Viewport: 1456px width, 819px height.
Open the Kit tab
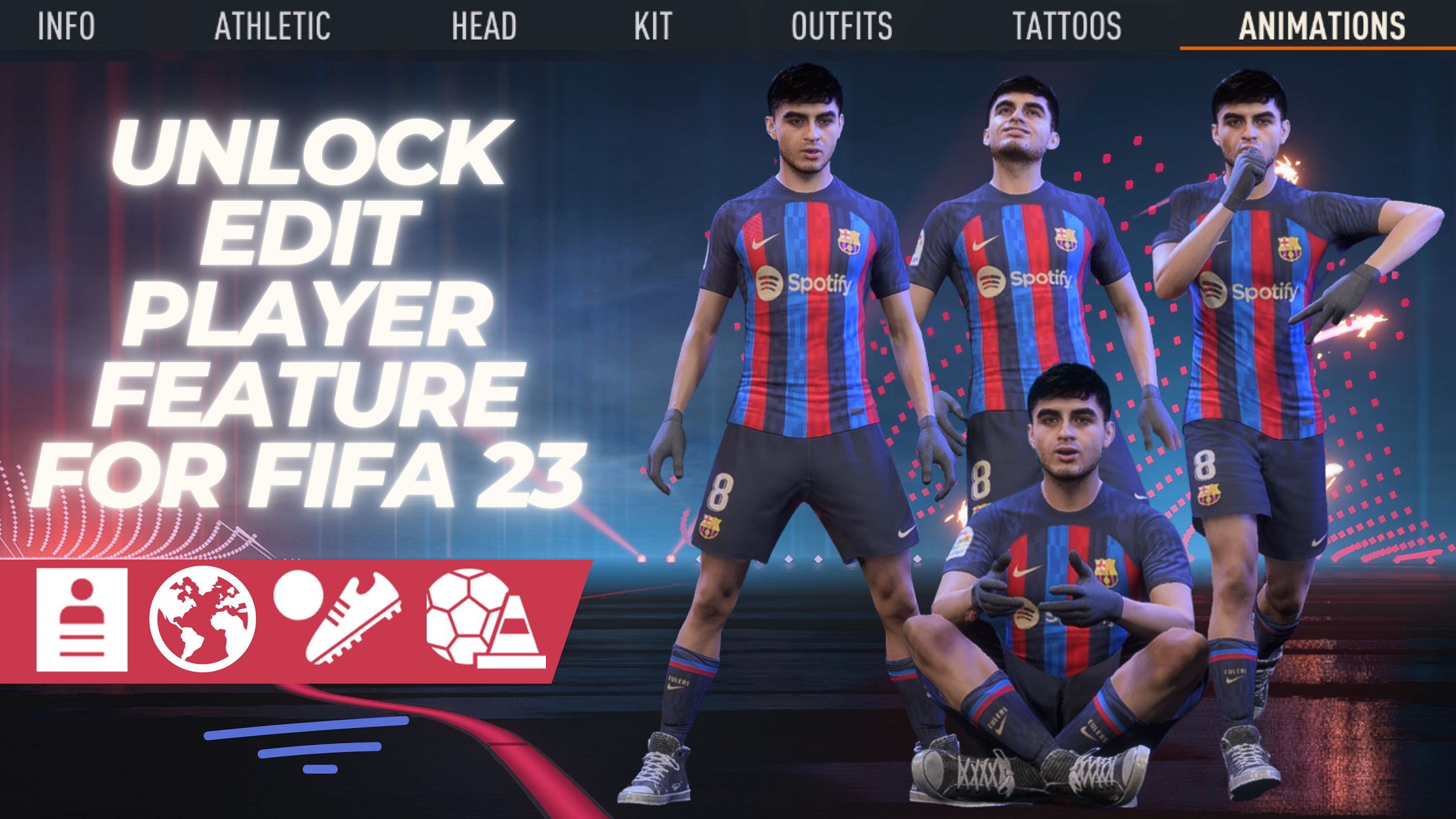[653, 27]
